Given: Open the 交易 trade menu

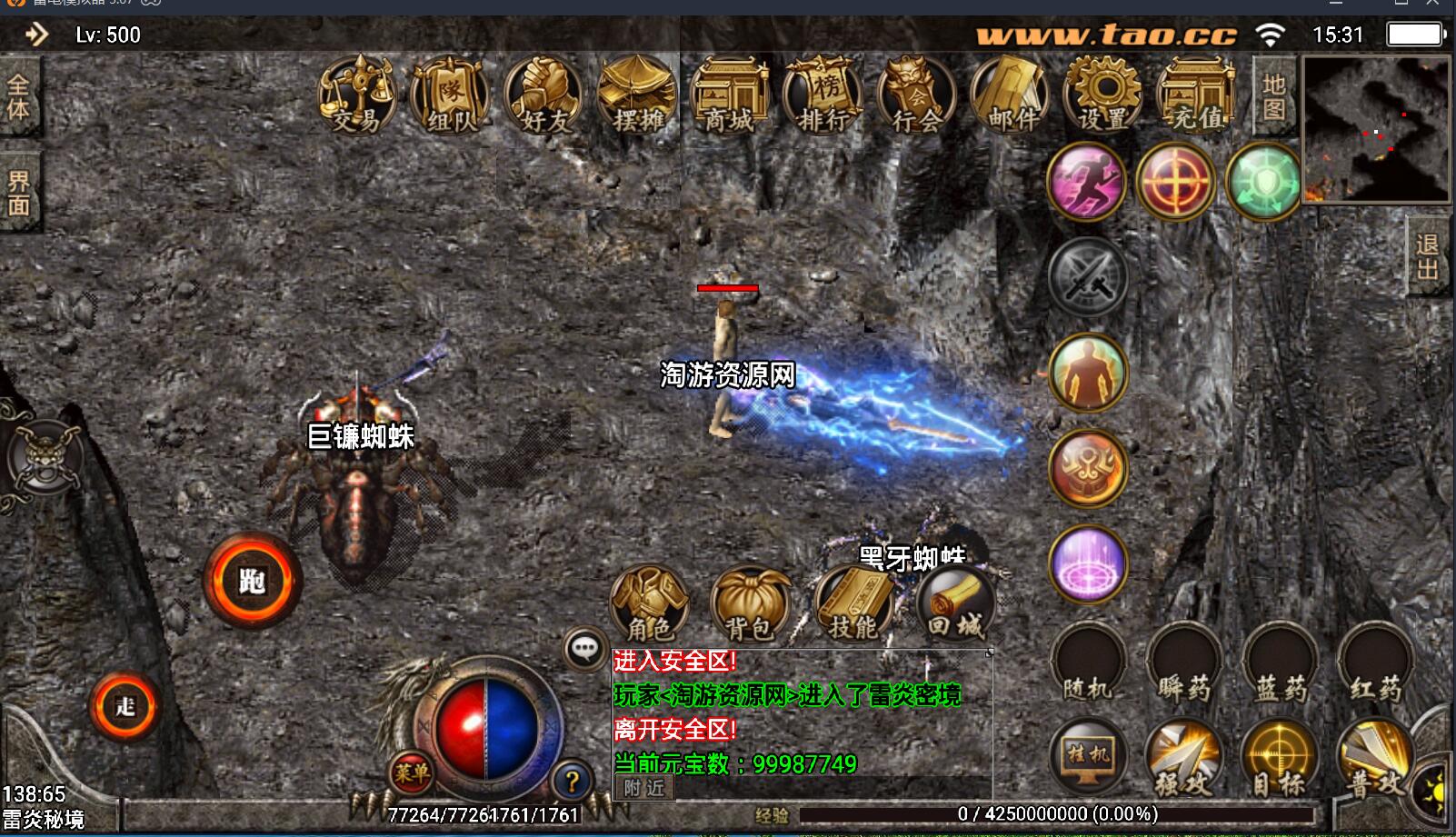Looking at the screenshot, I should [x=356, y=95].
